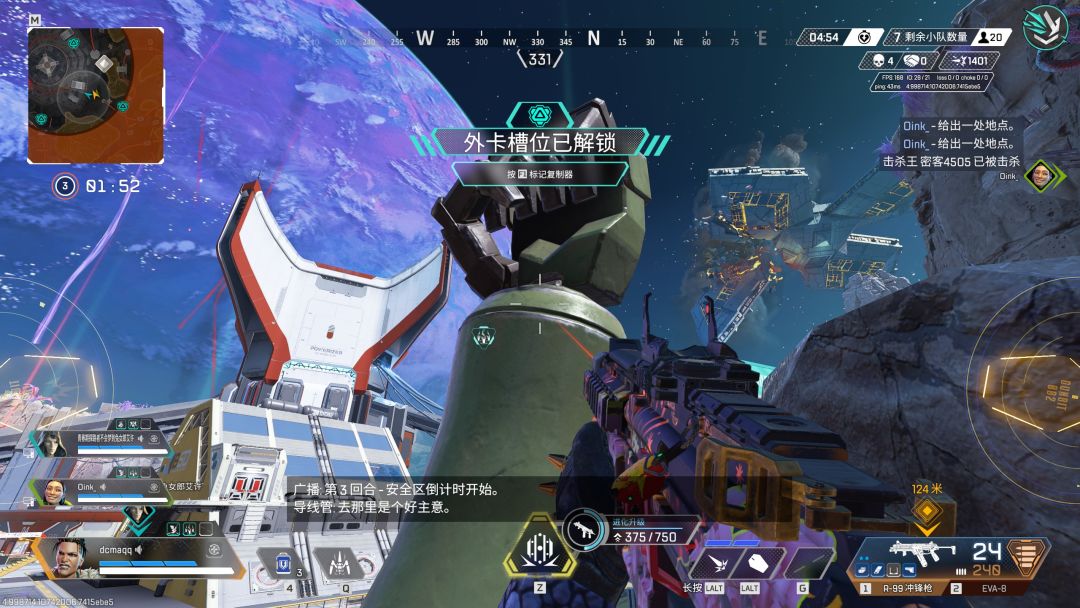1080x608 pixels.
Task: Click the R-99 ammo type icon
Action: tap(1026, 555)
